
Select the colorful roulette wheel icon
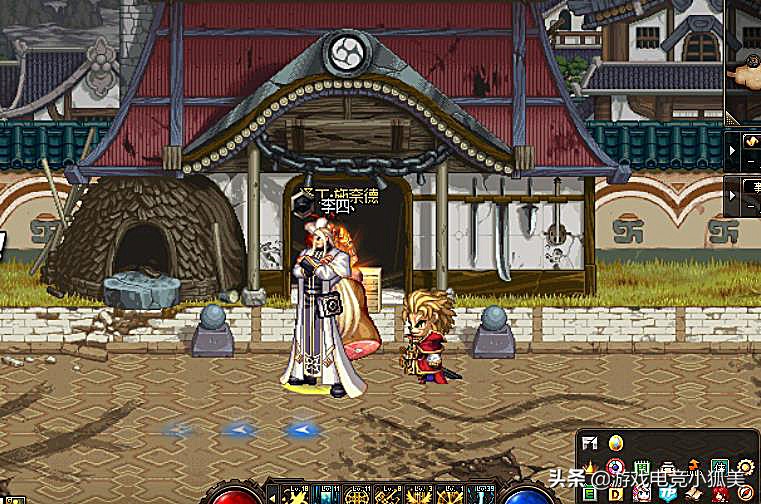(616, 467)
